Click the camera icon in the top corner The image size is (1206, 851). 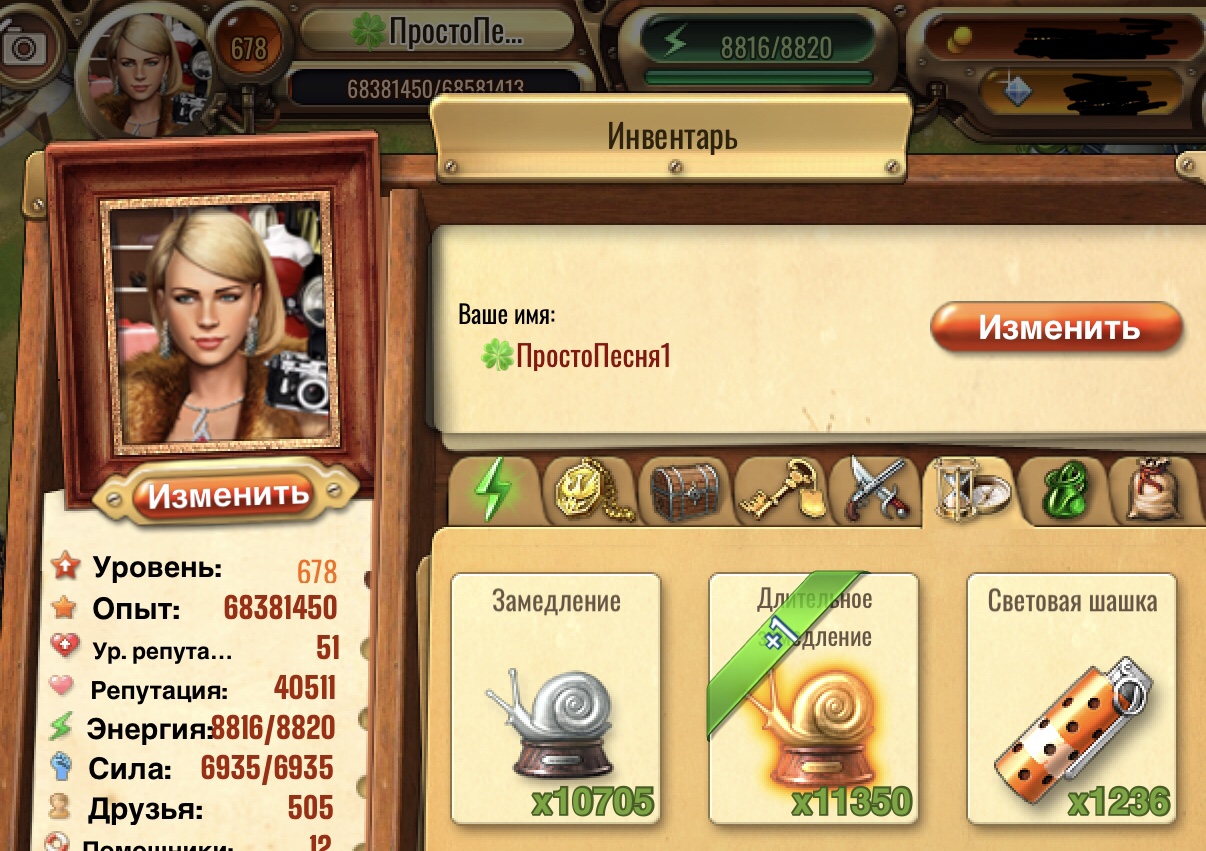pyautogui.click(x=24, y=48)
